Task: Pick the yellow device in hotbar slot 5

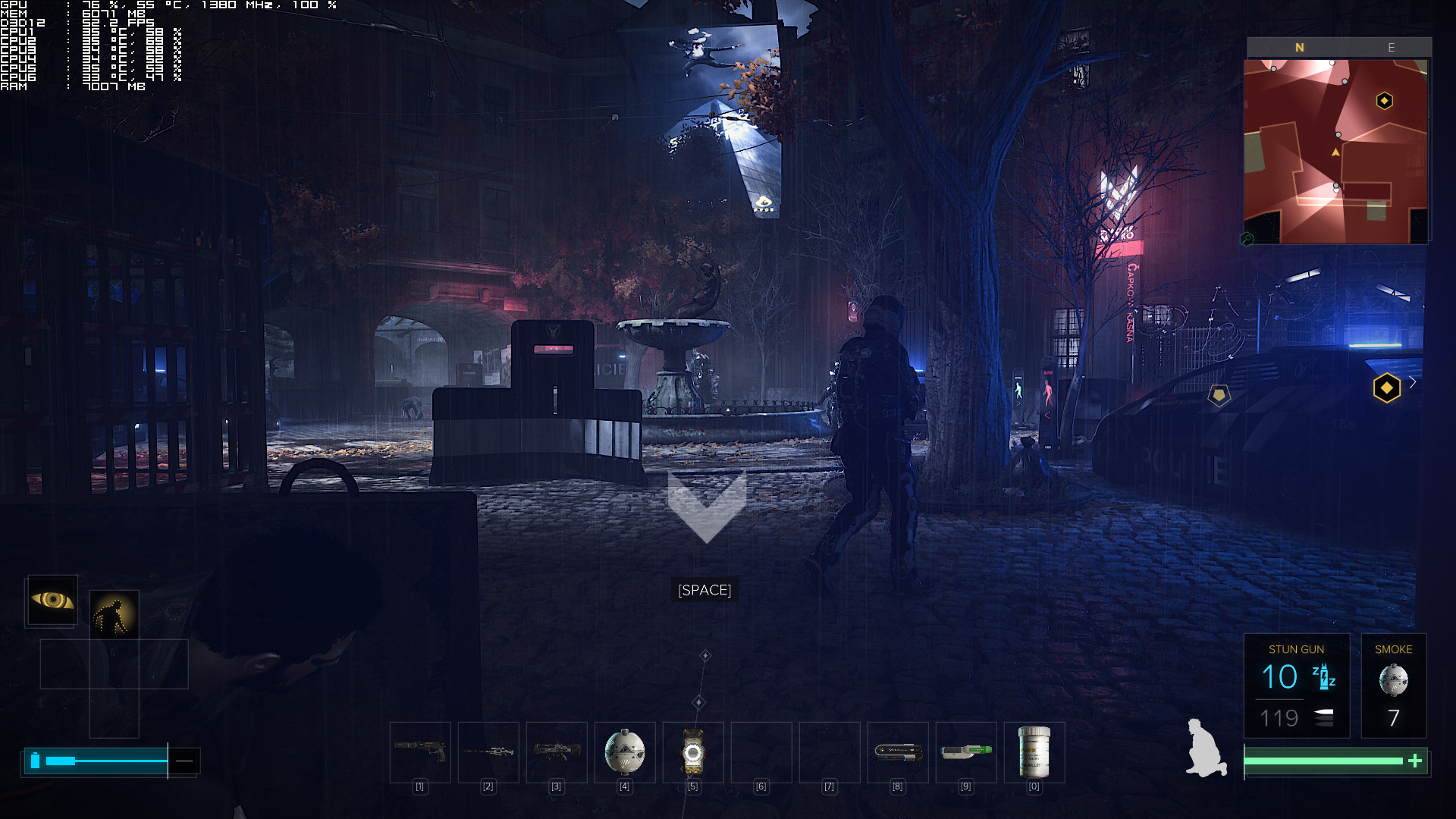Action: pos(693,752)
